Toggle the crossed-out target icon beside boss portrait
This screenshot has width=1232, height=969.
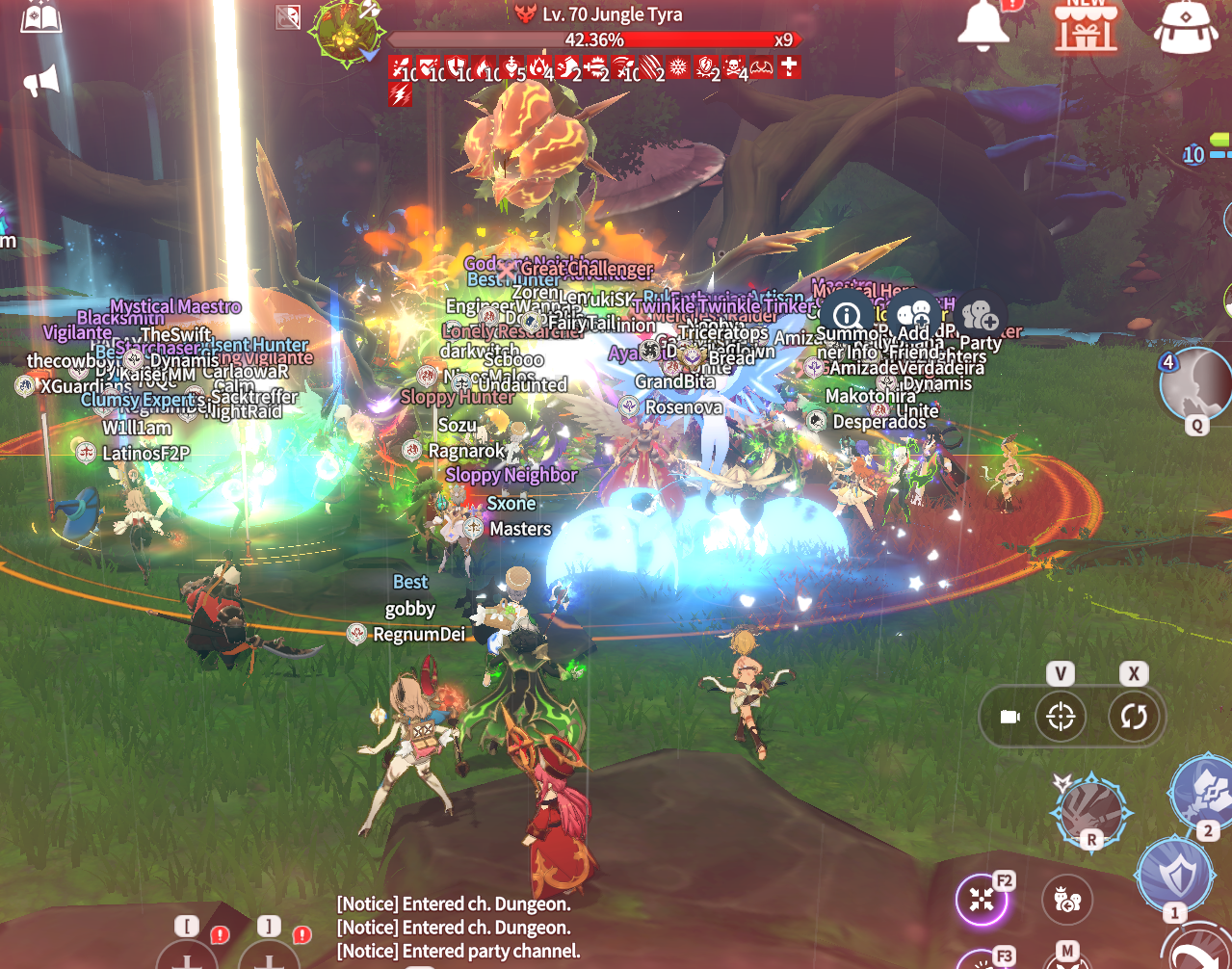click(x=288, y=16)
